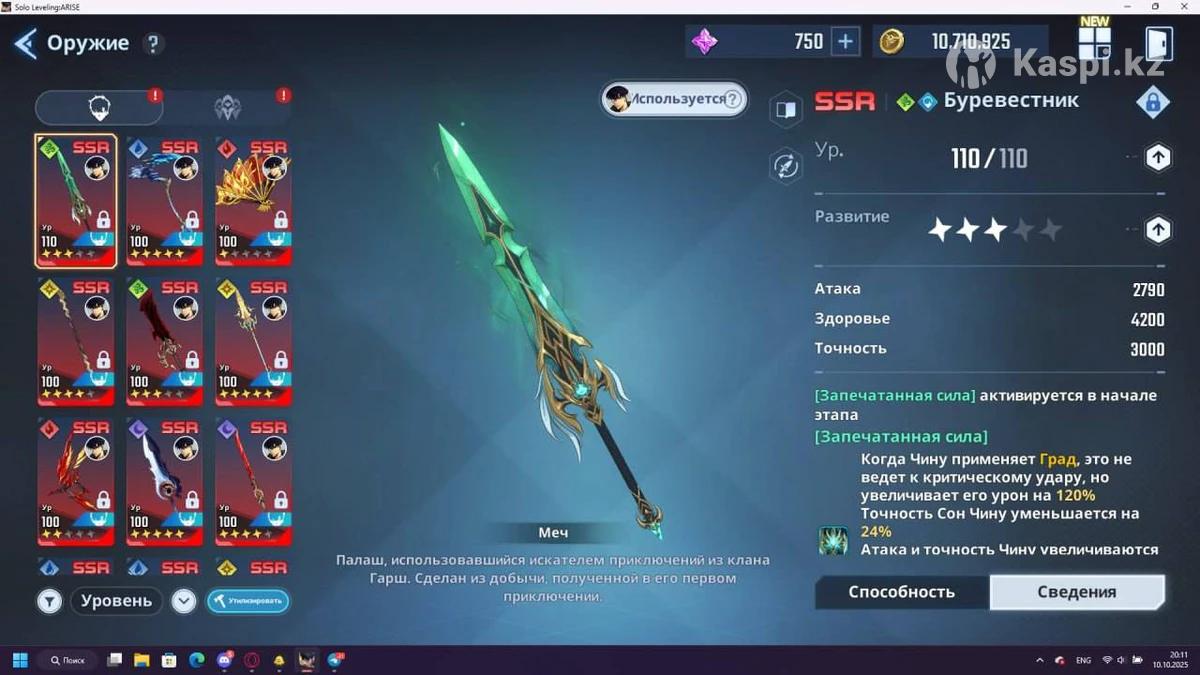This screenshot has width=1200, height=675.
Task: Toggle the lock on Буревестник weapon
Action: tap(1153, 101)
